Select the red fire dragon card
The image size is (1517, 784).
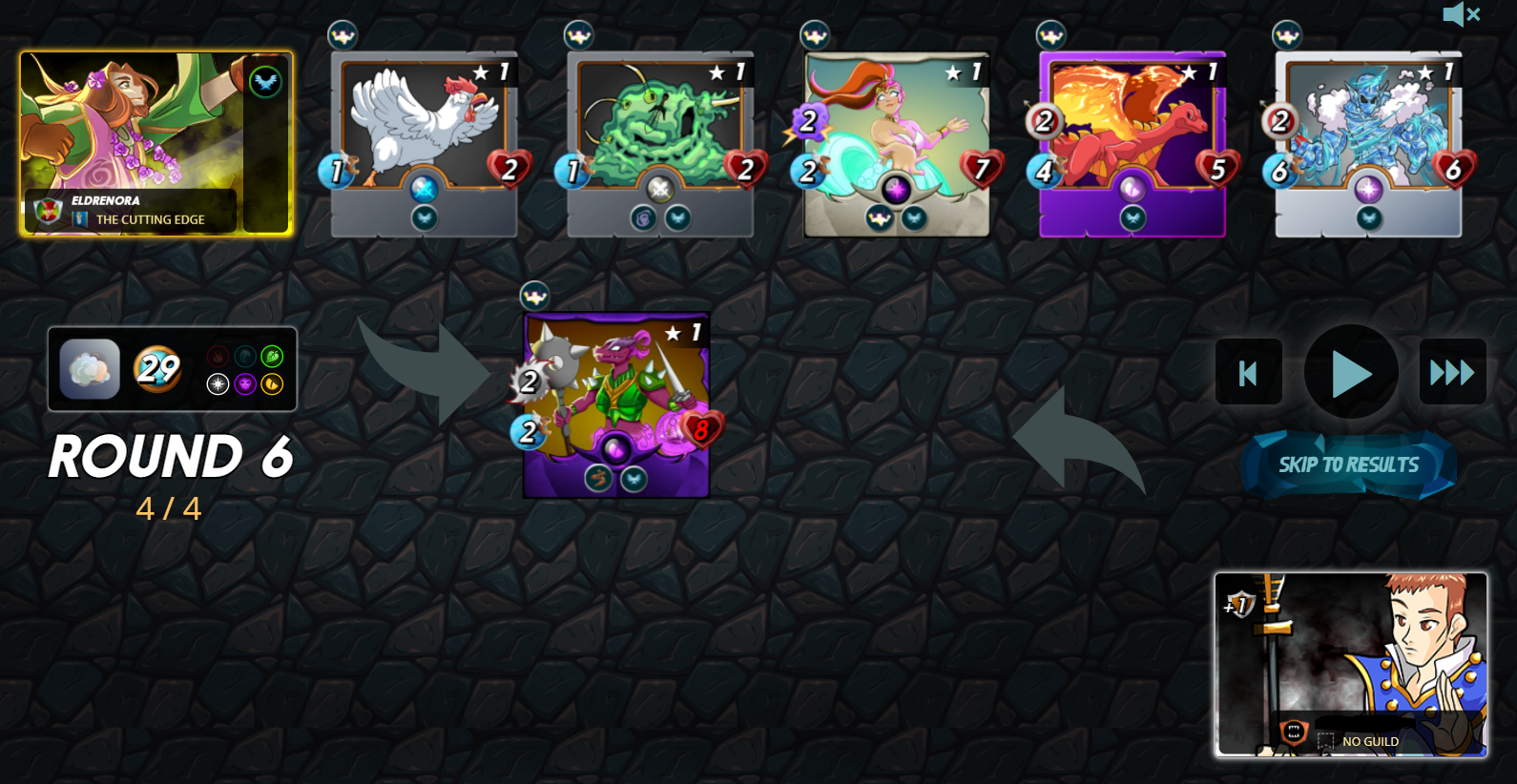click(x=1133, y=143)
